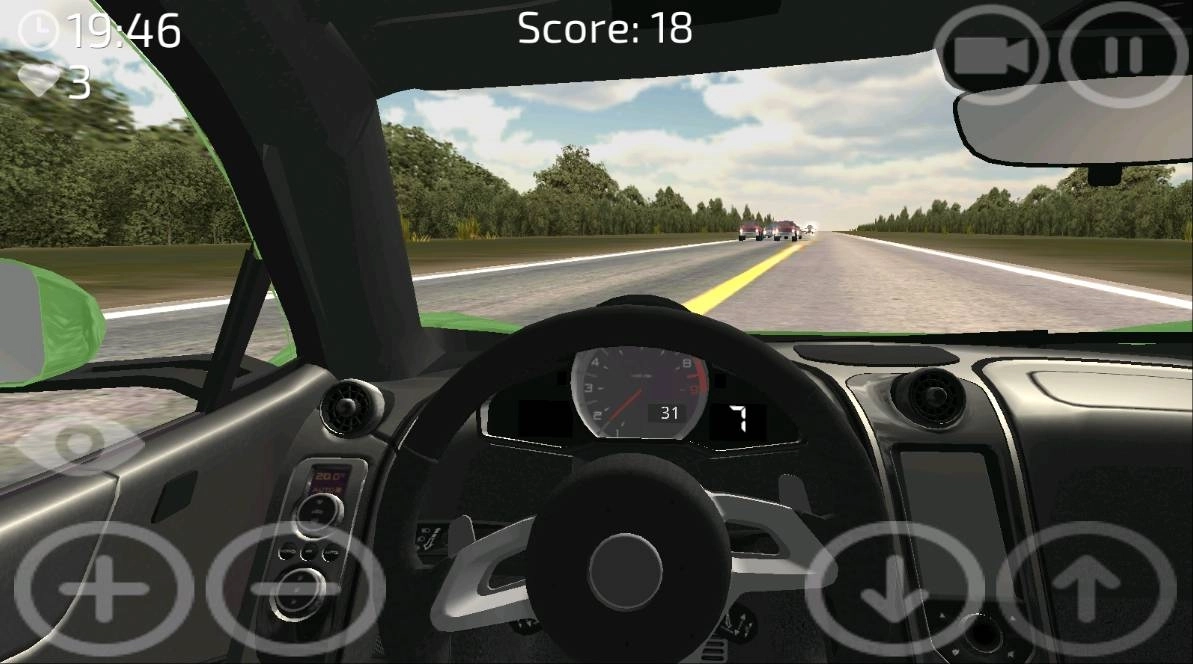Switch camera view using the camcorder icon
This screenshot has width=1193, height=664.
click(991, 56)
